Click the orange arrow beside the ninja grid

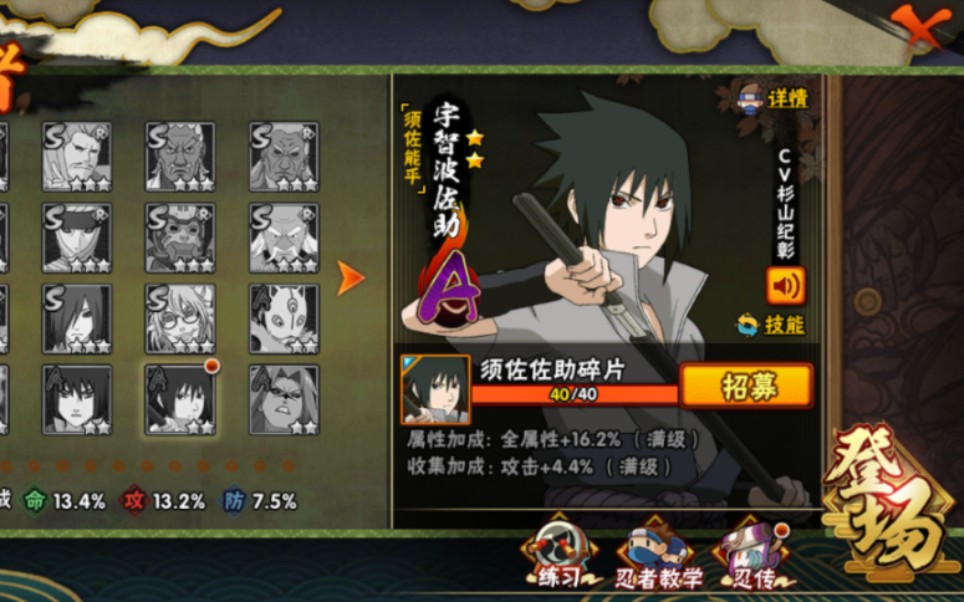[350, 279]
